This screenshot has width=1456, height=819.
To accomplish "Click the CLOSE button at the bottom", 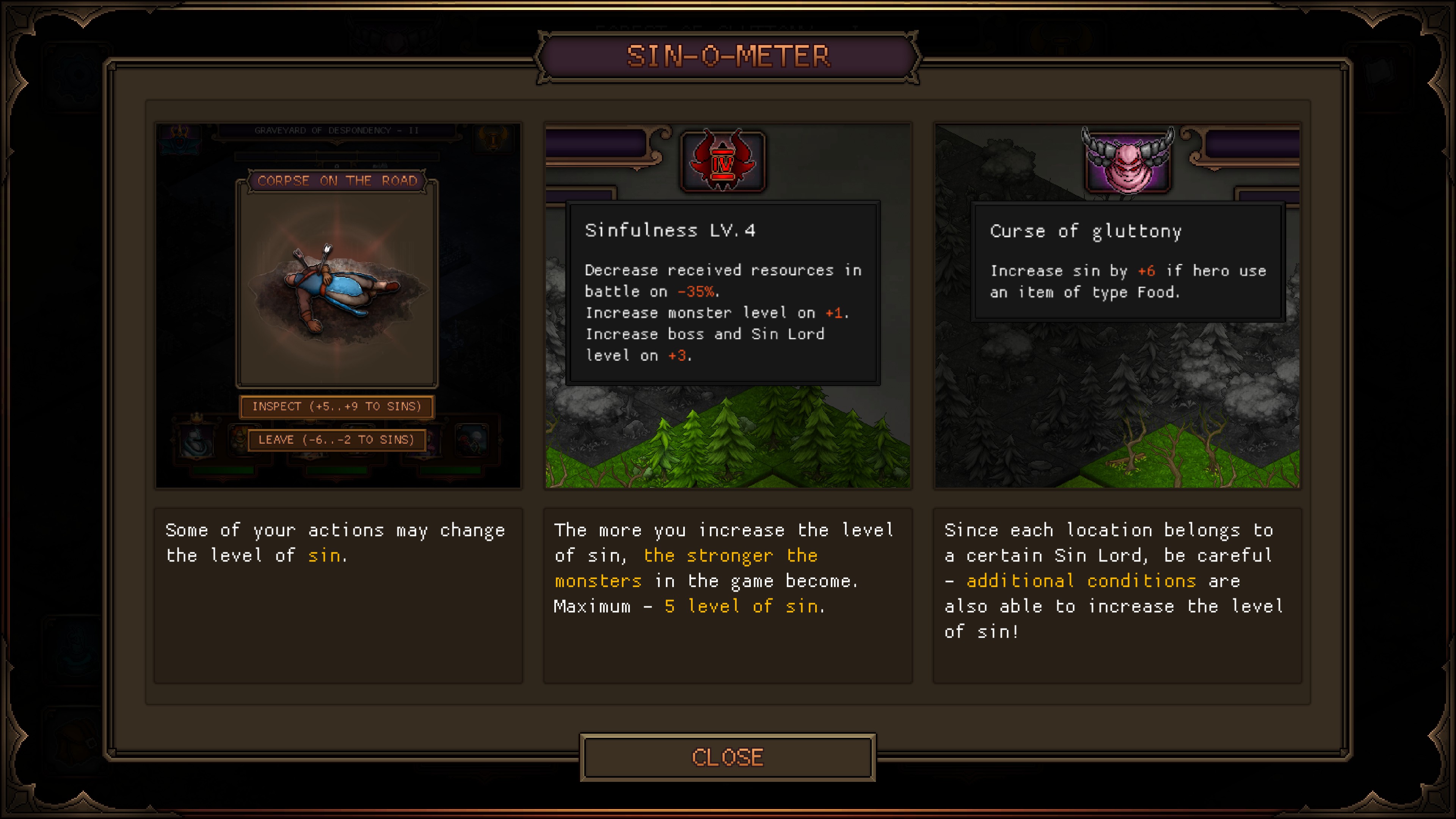I will [x=728, y=758].
